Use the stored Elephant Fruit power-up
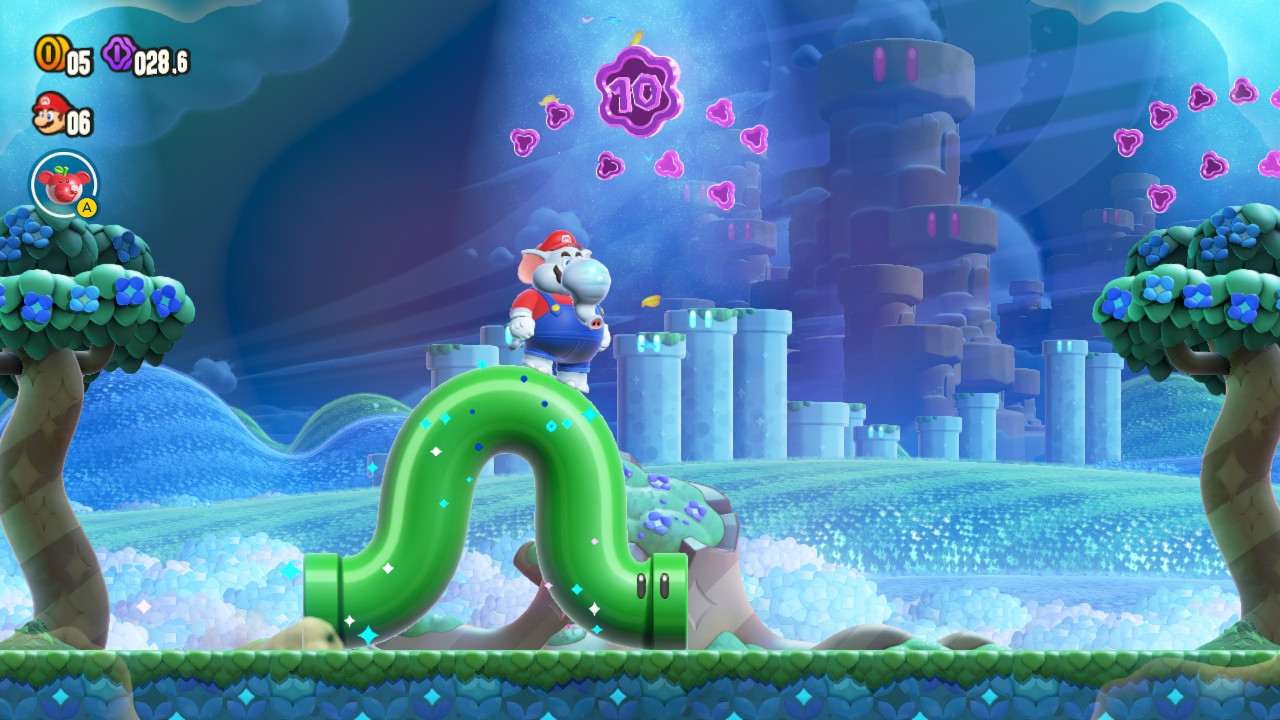This screenshot has width=1280, height=720. [64, 184]
